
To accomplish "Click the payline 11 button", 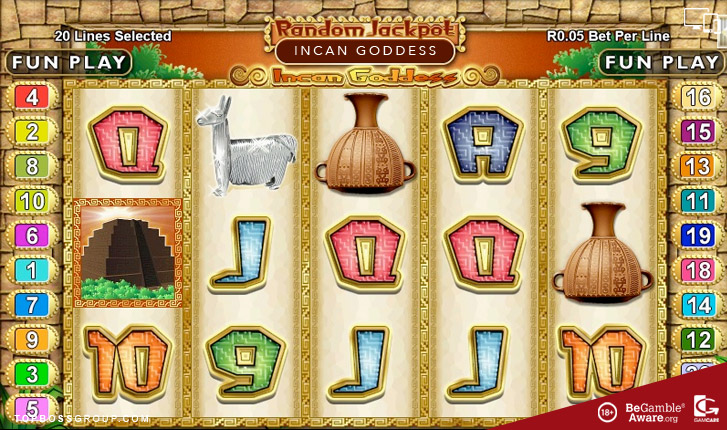I will 696,200.
